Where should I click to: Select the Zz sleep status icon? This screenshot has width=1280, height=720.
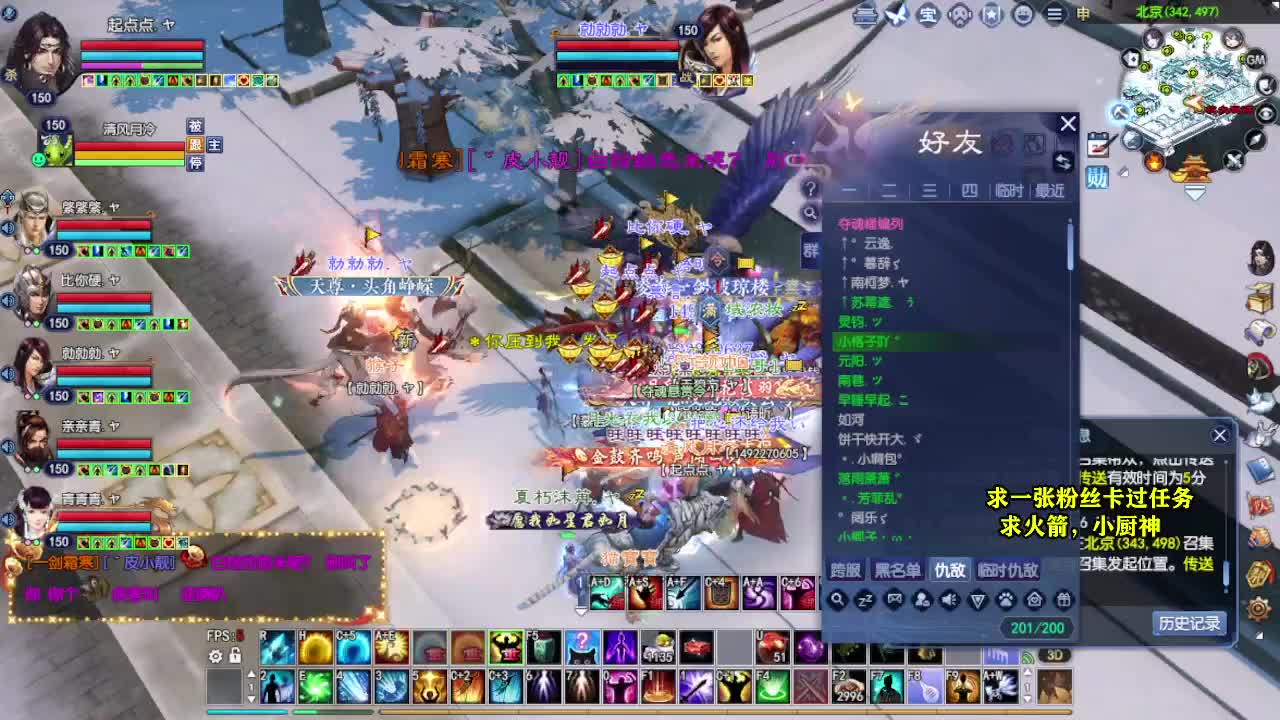click(864, 600)
